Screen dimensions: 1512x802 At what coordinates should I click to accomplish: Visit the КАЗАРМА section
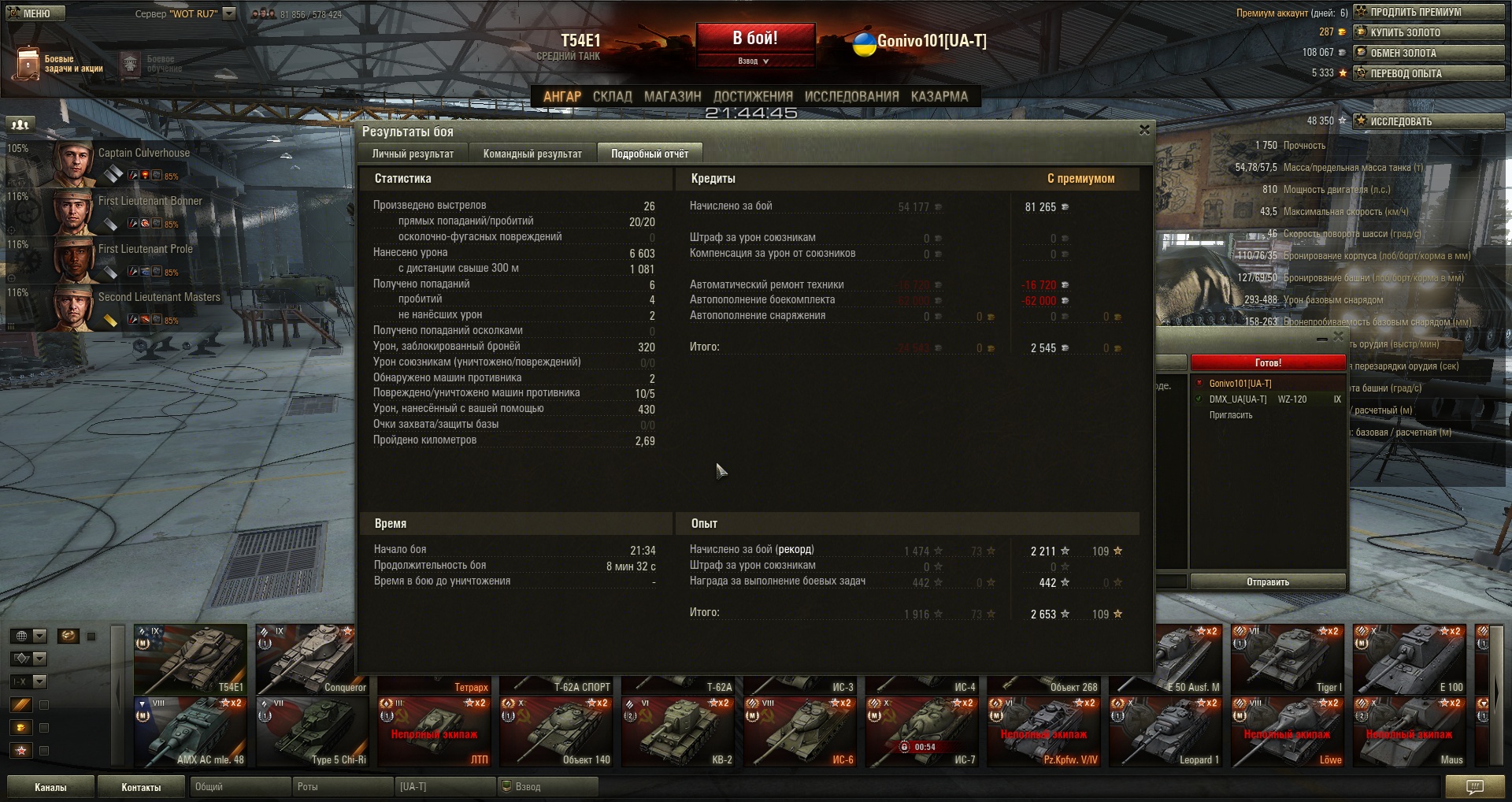click(939, 96)
